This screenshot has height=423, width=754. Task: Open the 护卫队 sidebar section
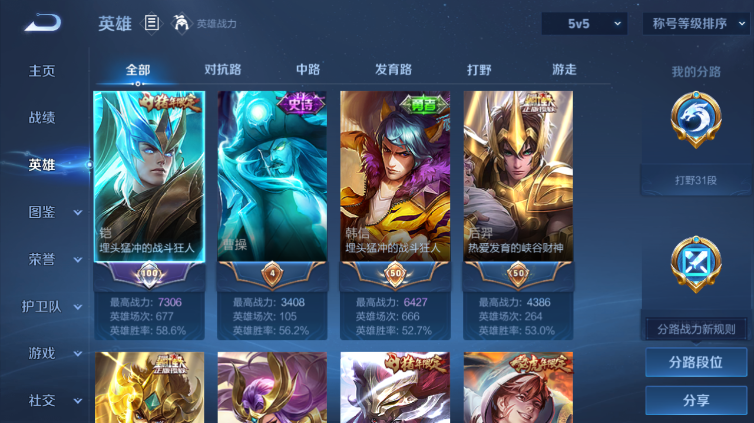coord(42,306)
